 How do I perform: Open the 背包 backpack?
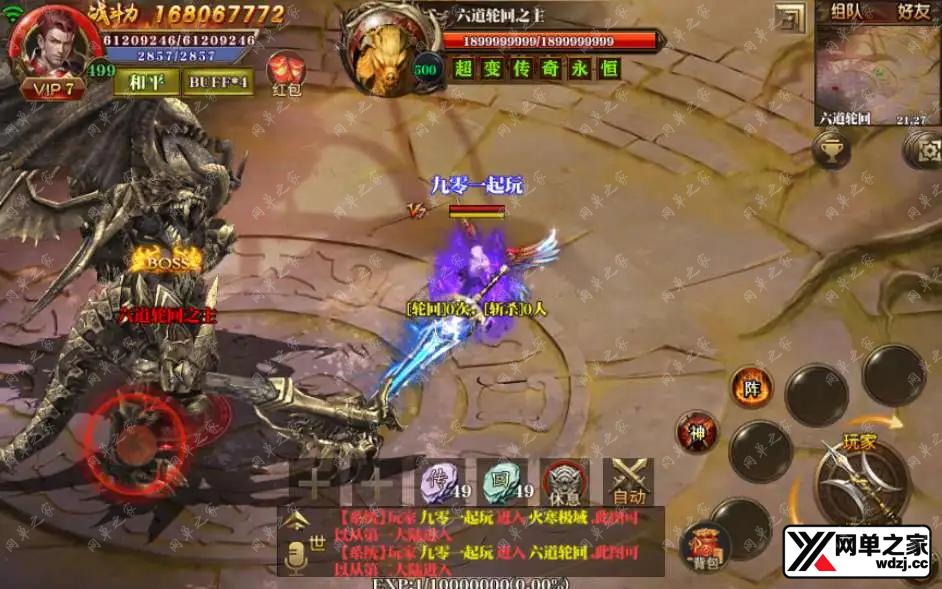point(706,546)
